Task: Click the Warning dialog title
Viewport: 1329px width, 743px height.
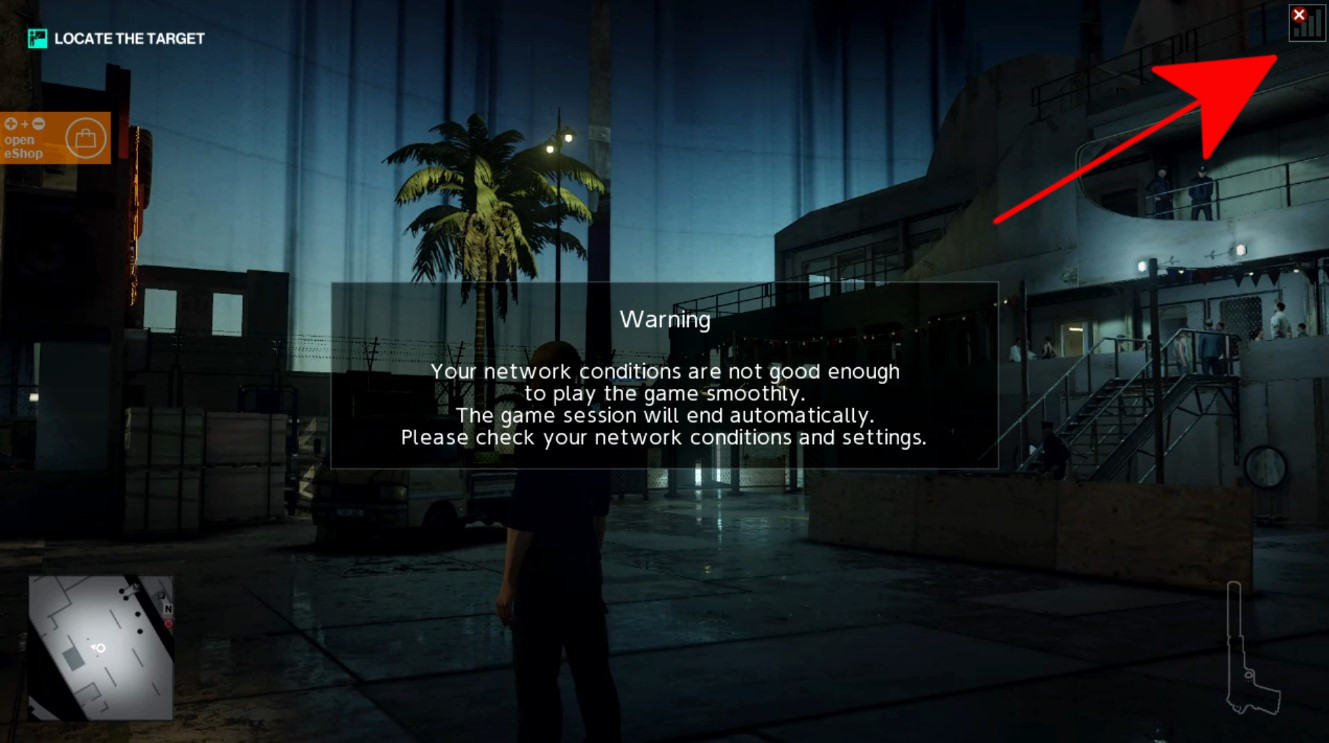Action: click(x=665, y=320)
